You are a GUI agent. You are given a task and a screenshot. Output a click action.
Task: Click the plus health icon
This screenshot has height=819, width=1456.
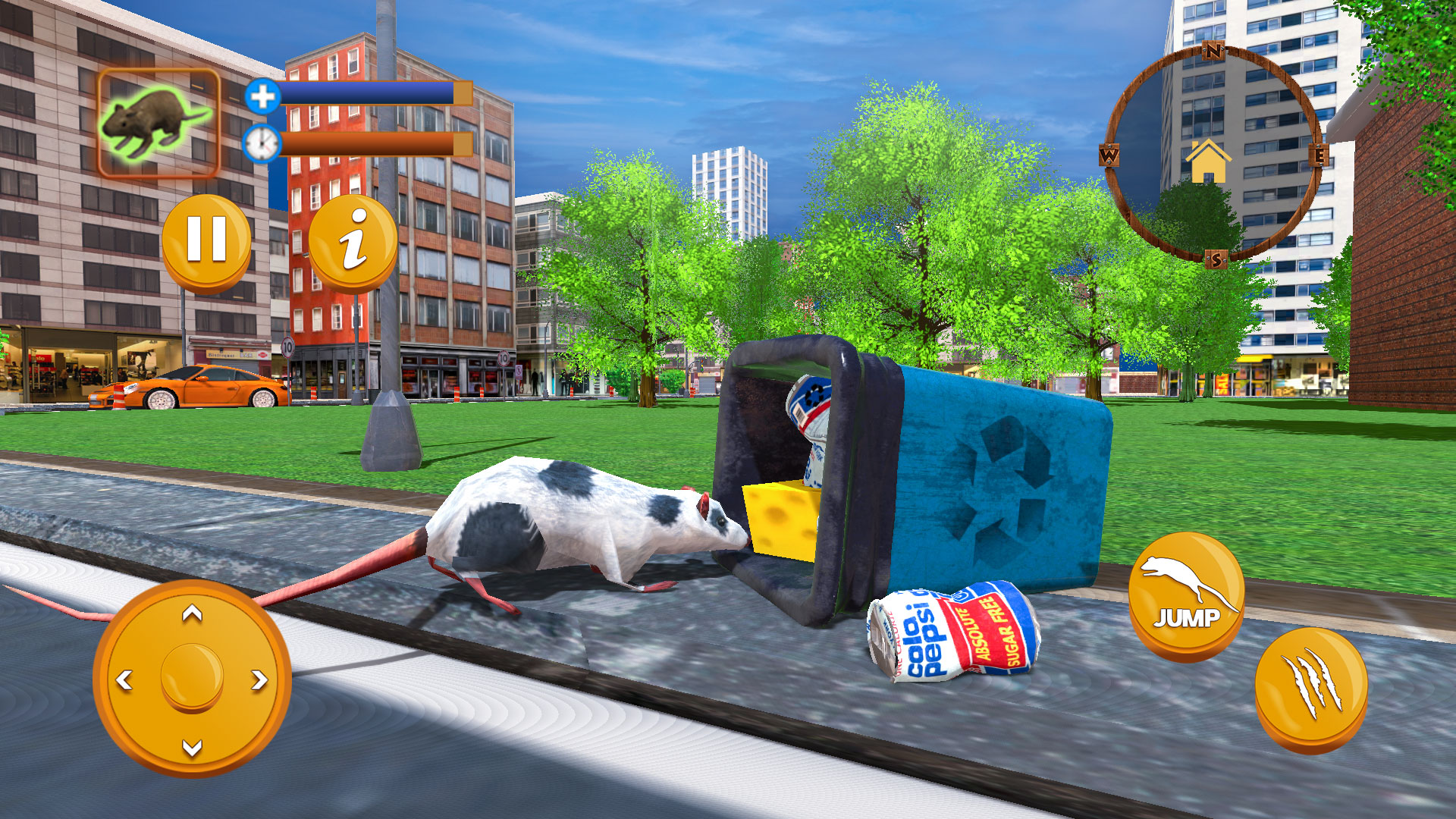point(262,95)
